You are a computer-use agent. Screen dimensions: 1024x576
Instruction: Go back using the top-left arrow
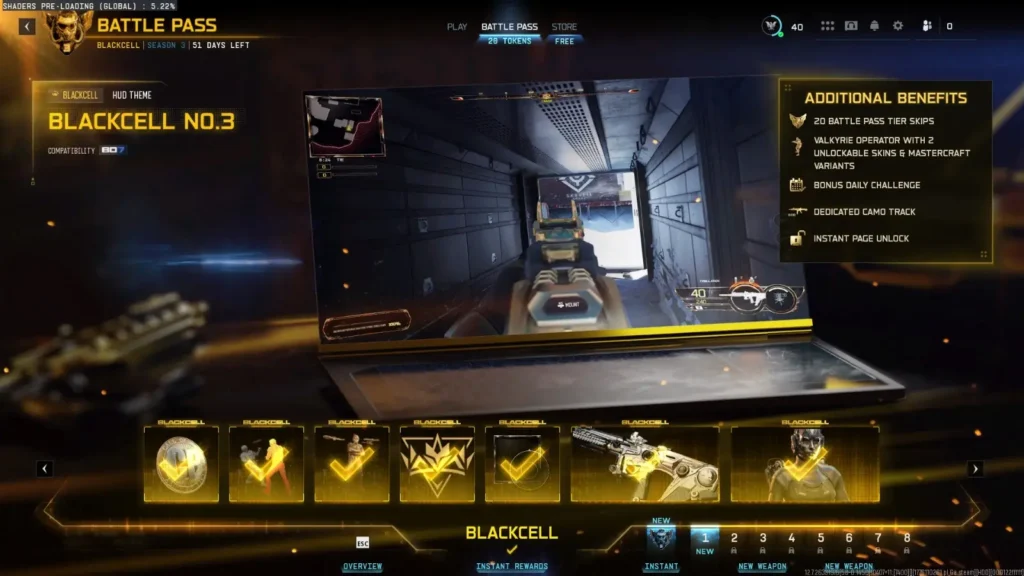coord(27,26)
